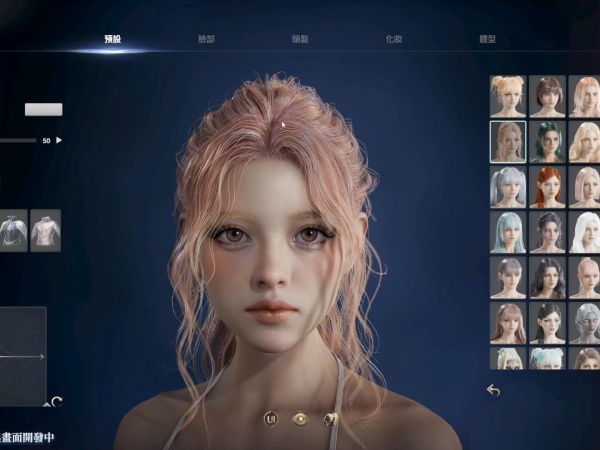600x450 pixels.
Task: Go to the 體型 (Body type) tab
Action: pyautogui.click(x=487, y=39)
